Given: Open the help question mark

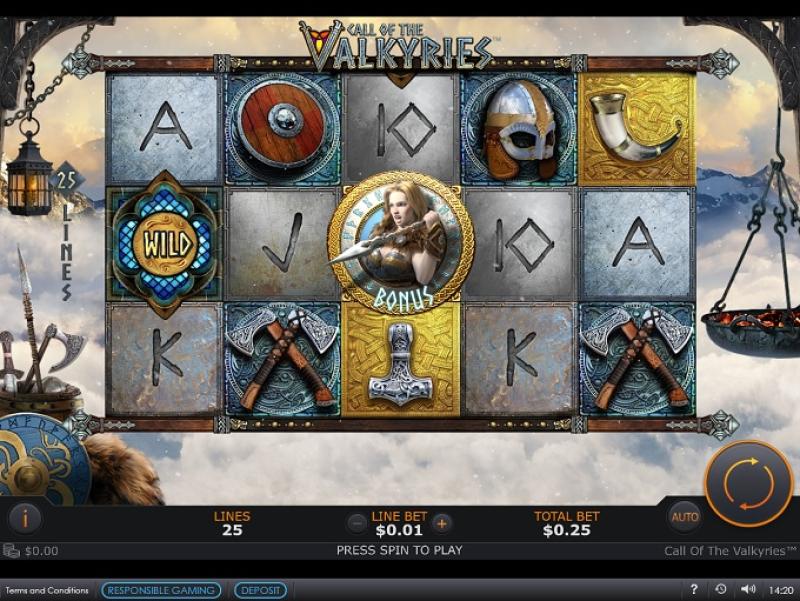Looking at the screenshot, I should (x=694, y=590).
